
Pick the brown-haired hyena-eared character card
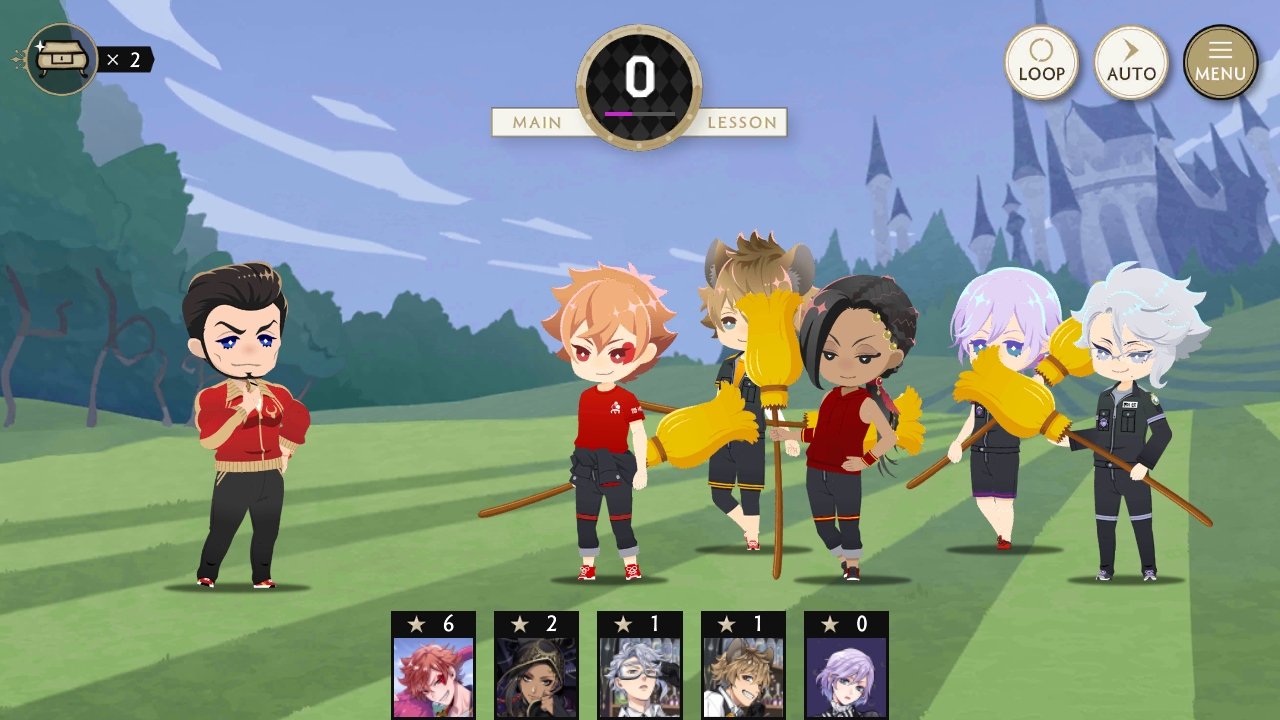point(743,666)
